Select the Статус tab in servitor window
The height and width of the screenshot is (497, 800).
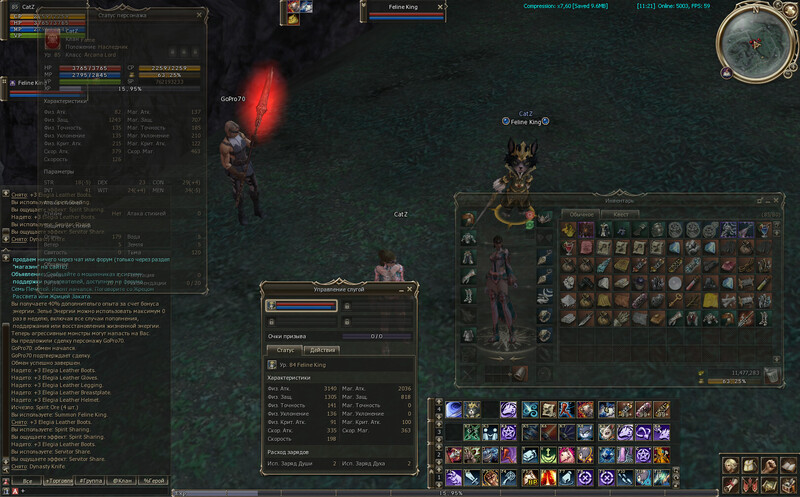coord(285,349)
